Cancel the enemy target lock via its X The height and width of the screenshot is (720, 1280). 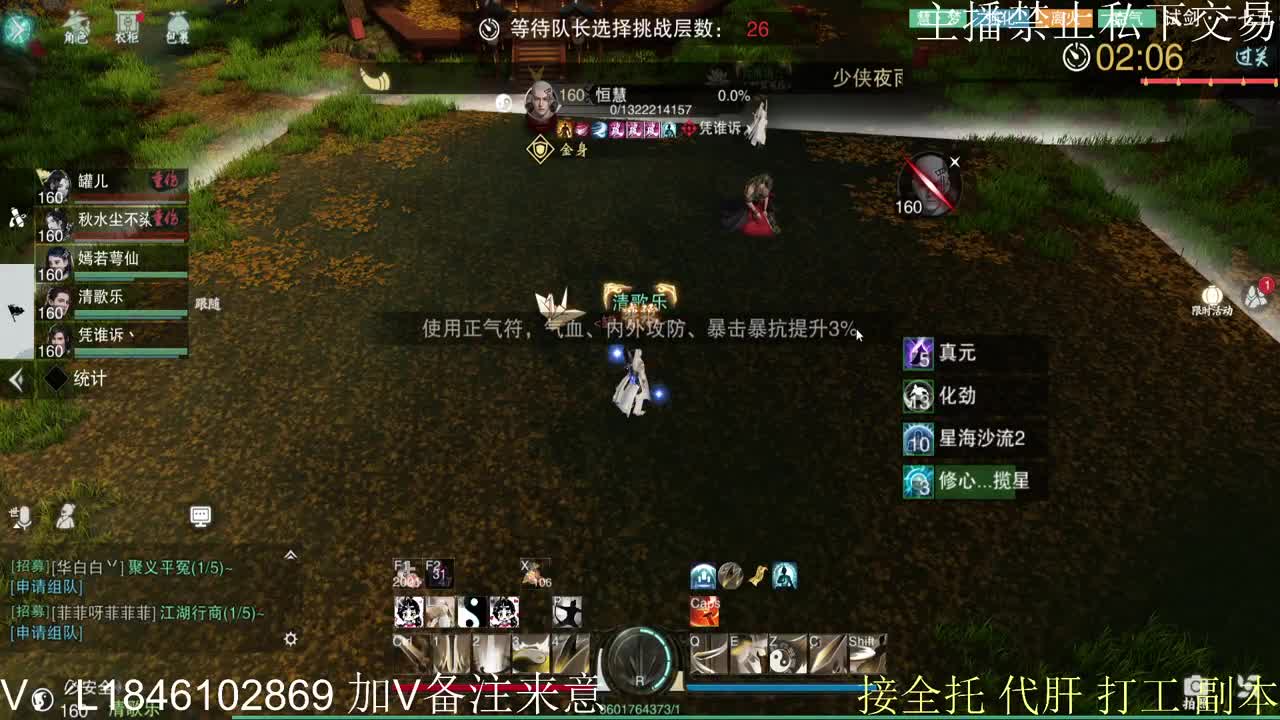pos(955,160)
